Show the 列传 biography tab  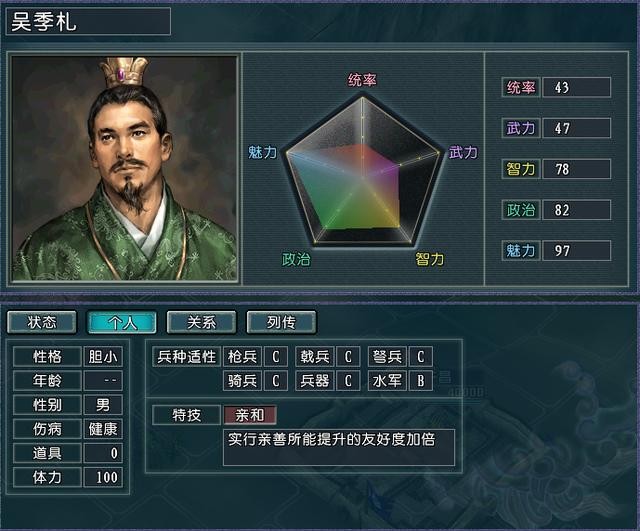pos(281,322)
